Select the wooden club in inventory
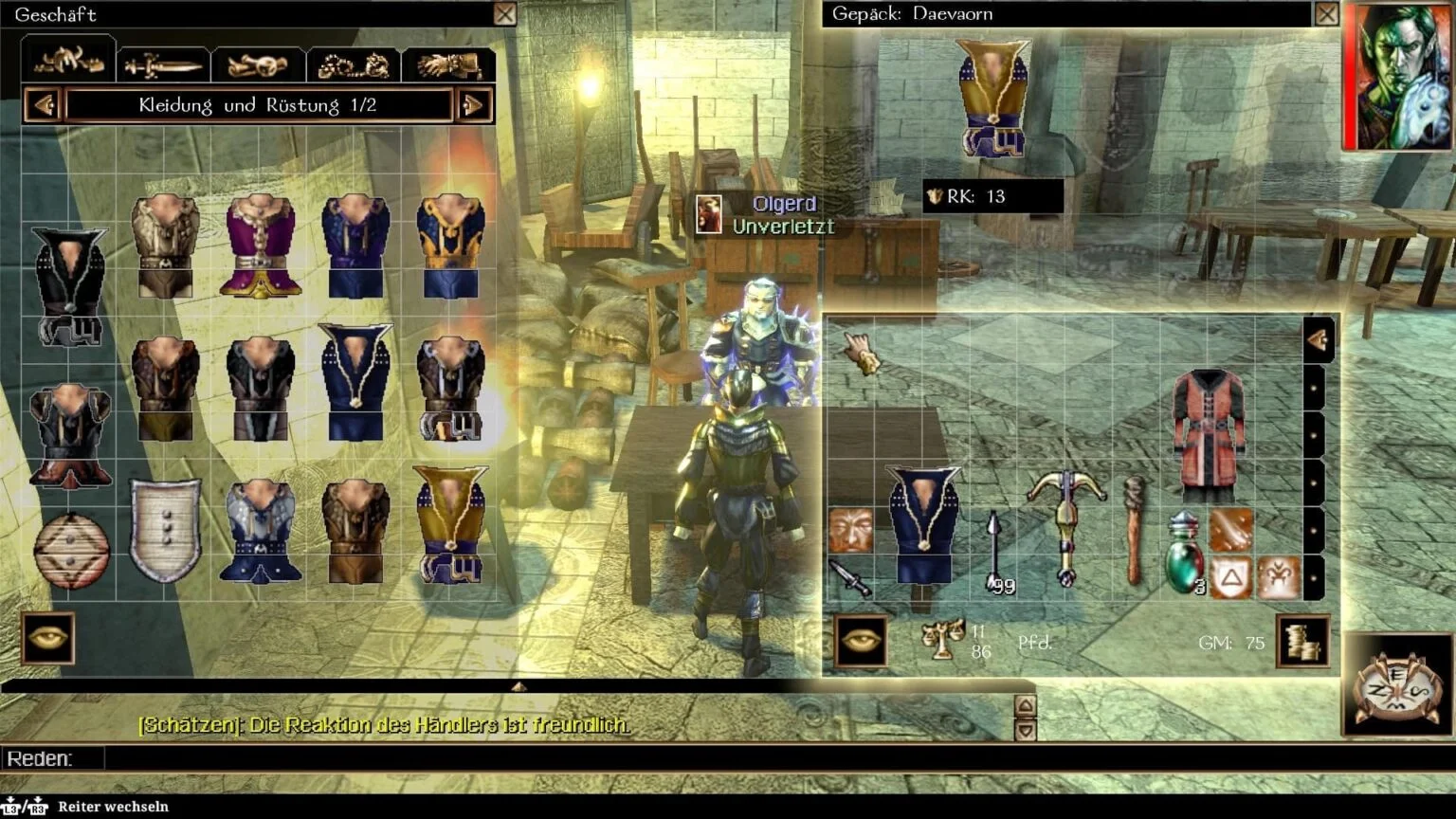 pyautogui.click(x=1132, y=529)
